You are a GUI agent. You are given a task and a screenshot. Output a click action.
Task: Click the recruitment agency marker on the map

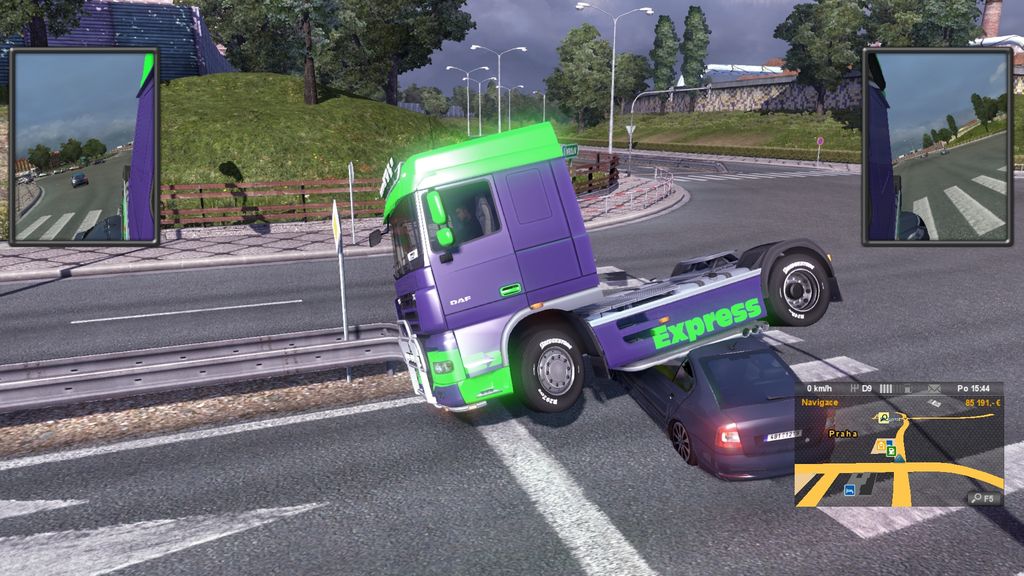[x=884, y=417]
